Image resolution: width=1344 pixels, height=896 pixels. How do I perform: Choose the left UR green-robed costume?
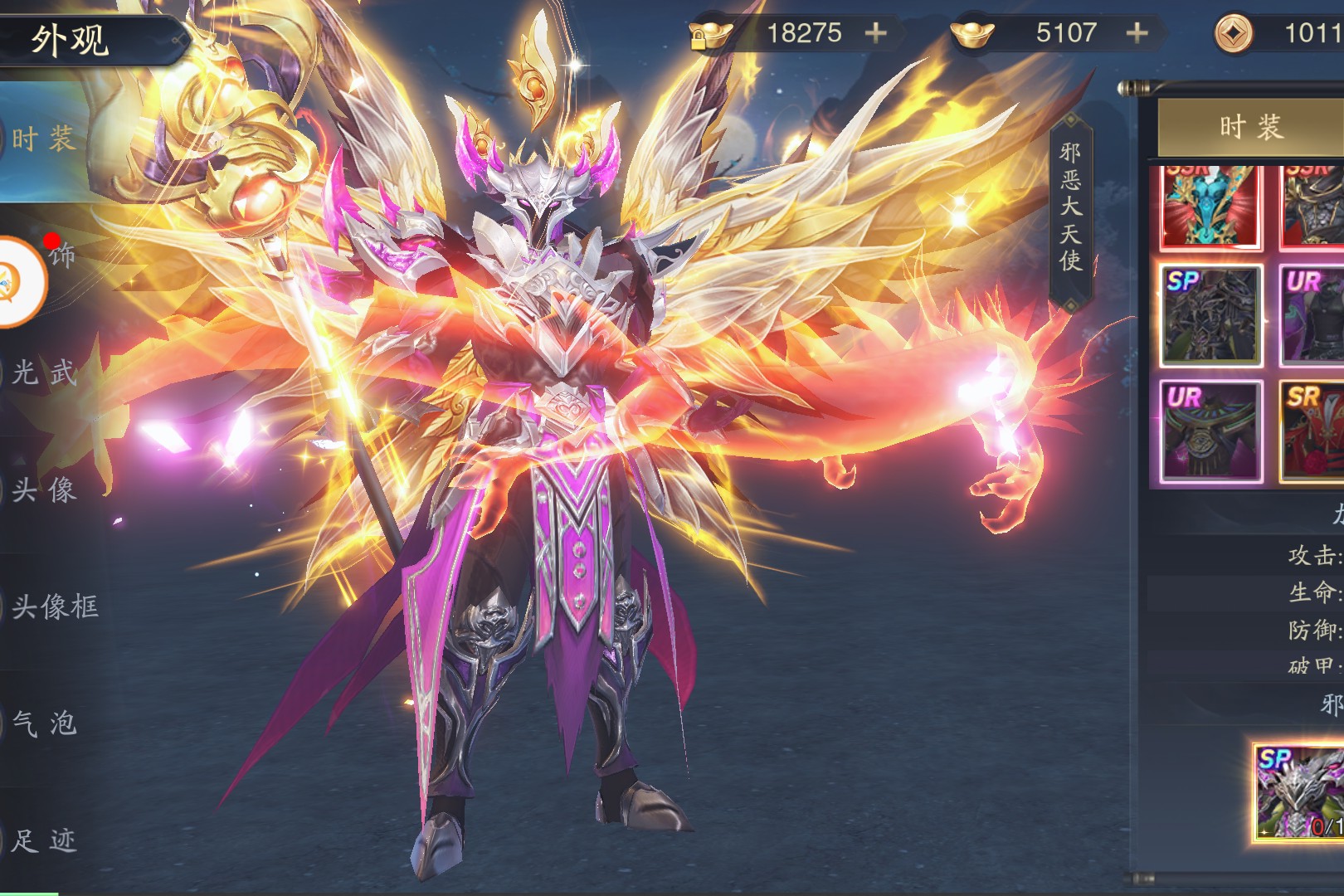coord(1211,431)
